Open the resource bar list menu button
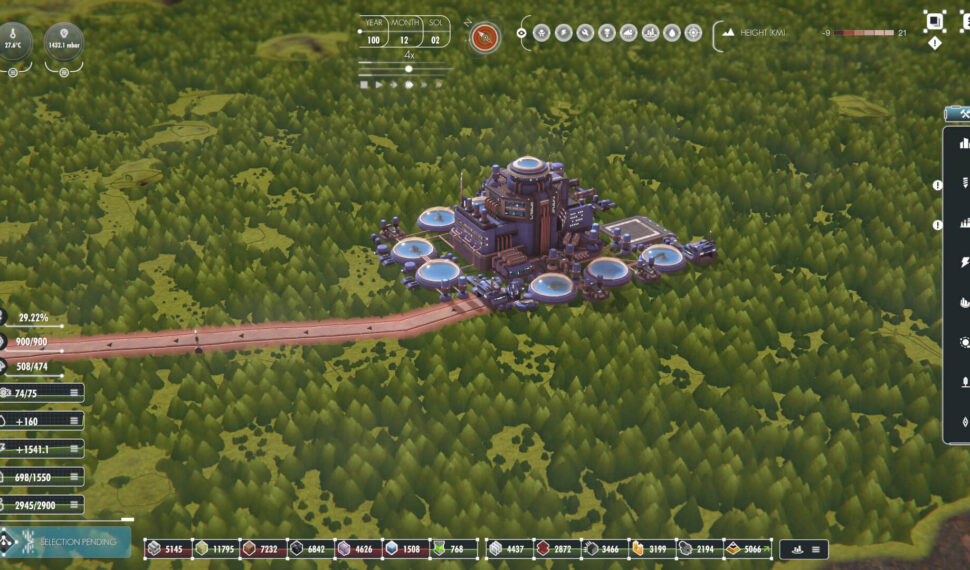 click(816, 549)
